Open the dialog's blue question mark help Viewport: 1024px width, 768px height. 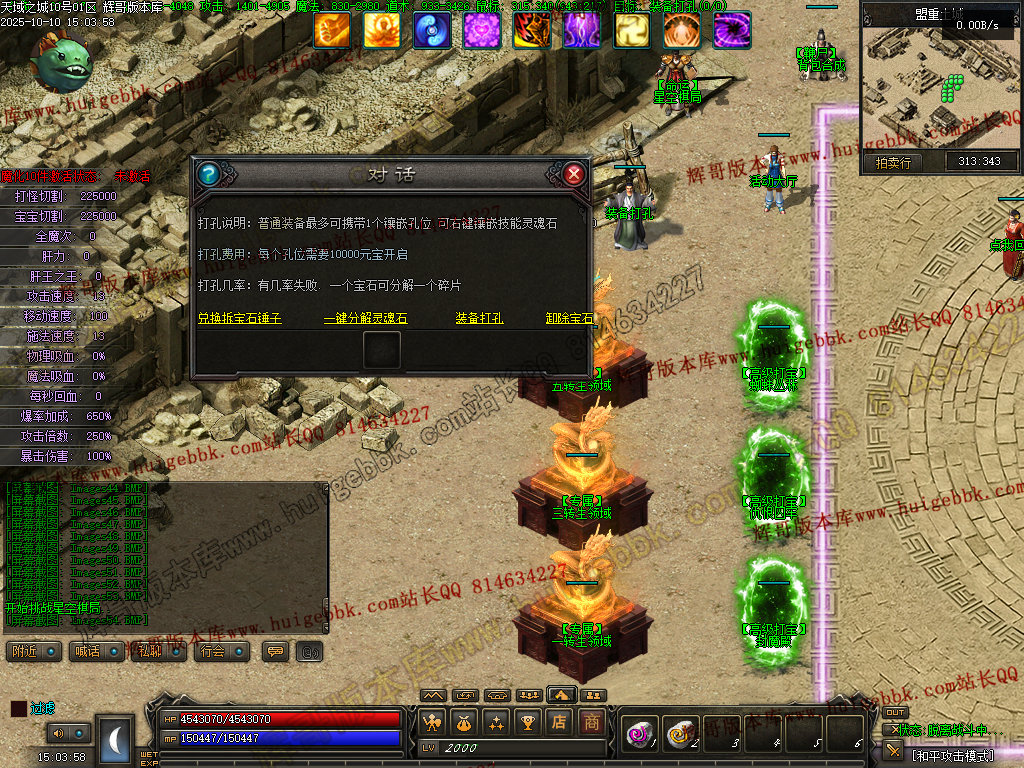coord(208,175)
